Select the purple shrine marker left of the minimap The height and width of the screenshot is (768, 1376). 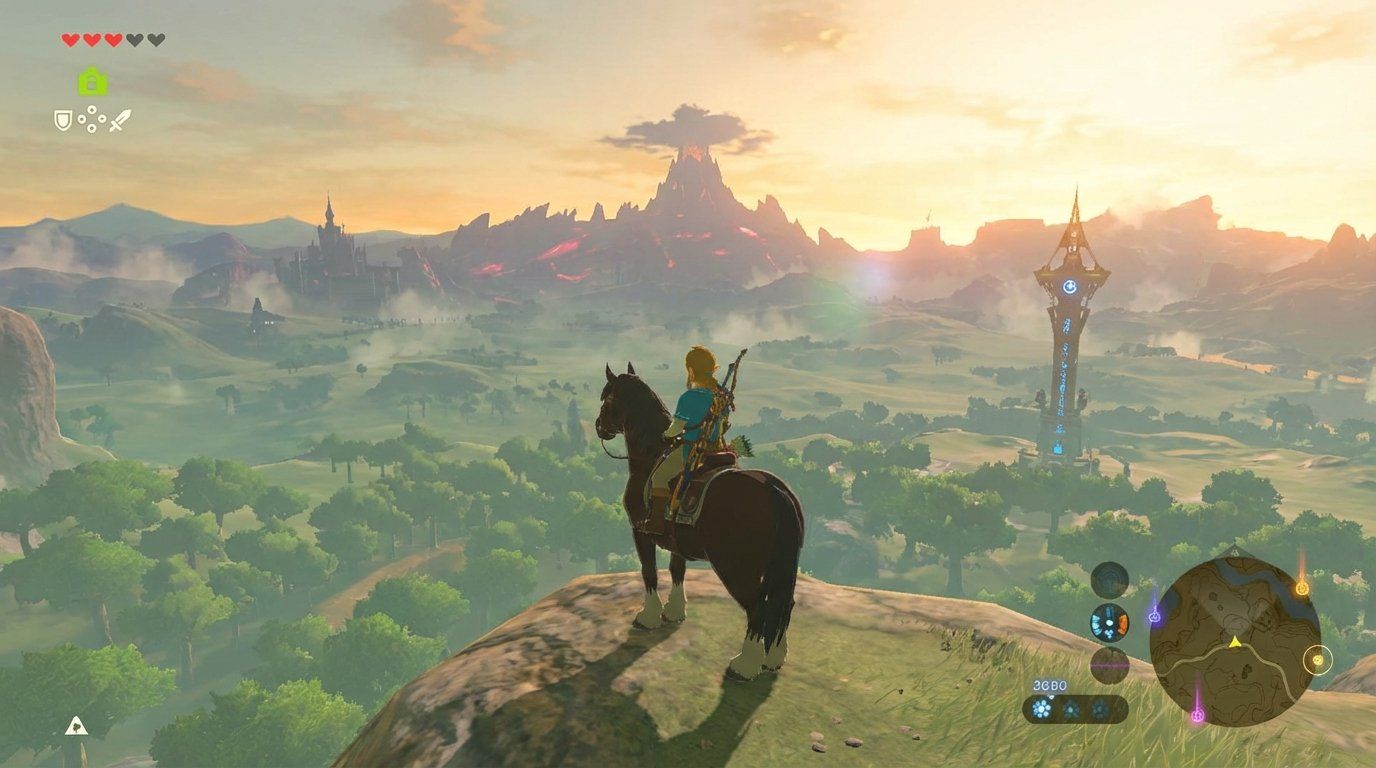(1155, 615)
